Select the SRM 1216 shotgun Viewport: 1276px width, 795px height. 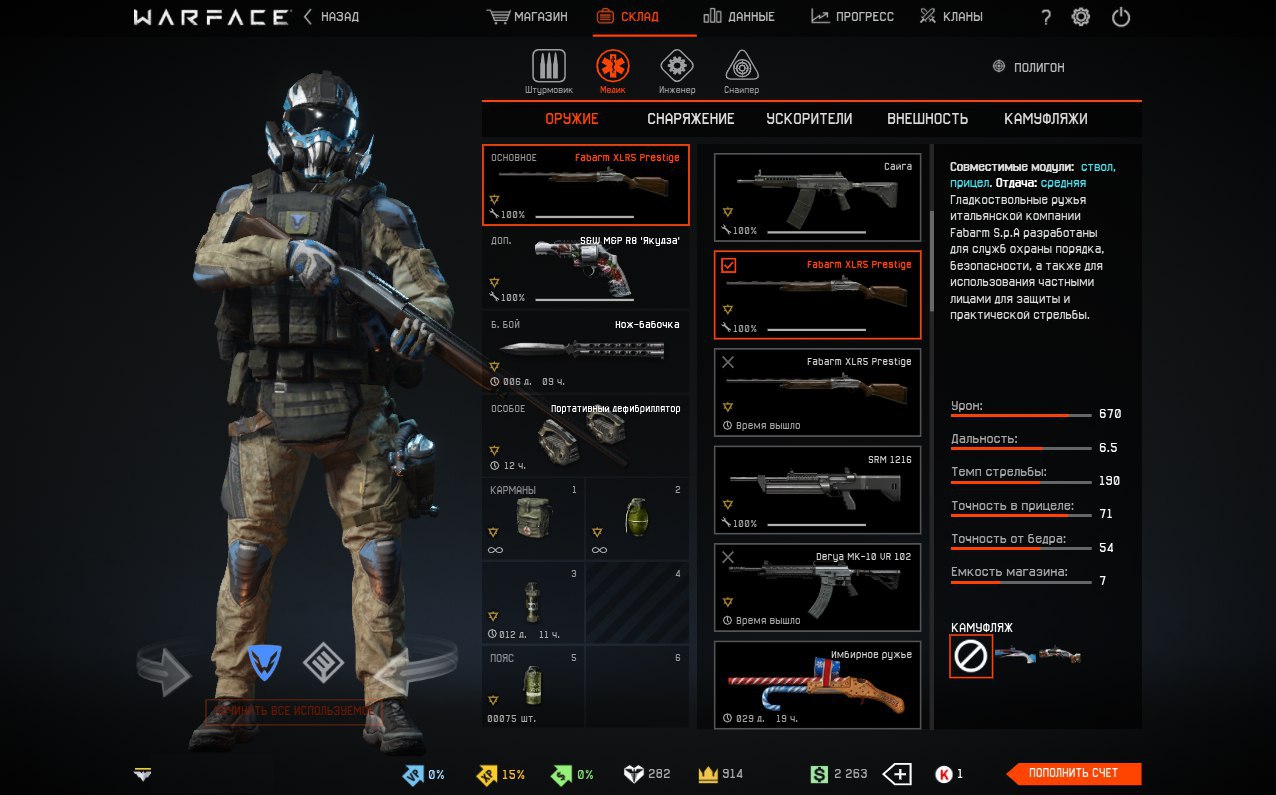click(817, 489)
